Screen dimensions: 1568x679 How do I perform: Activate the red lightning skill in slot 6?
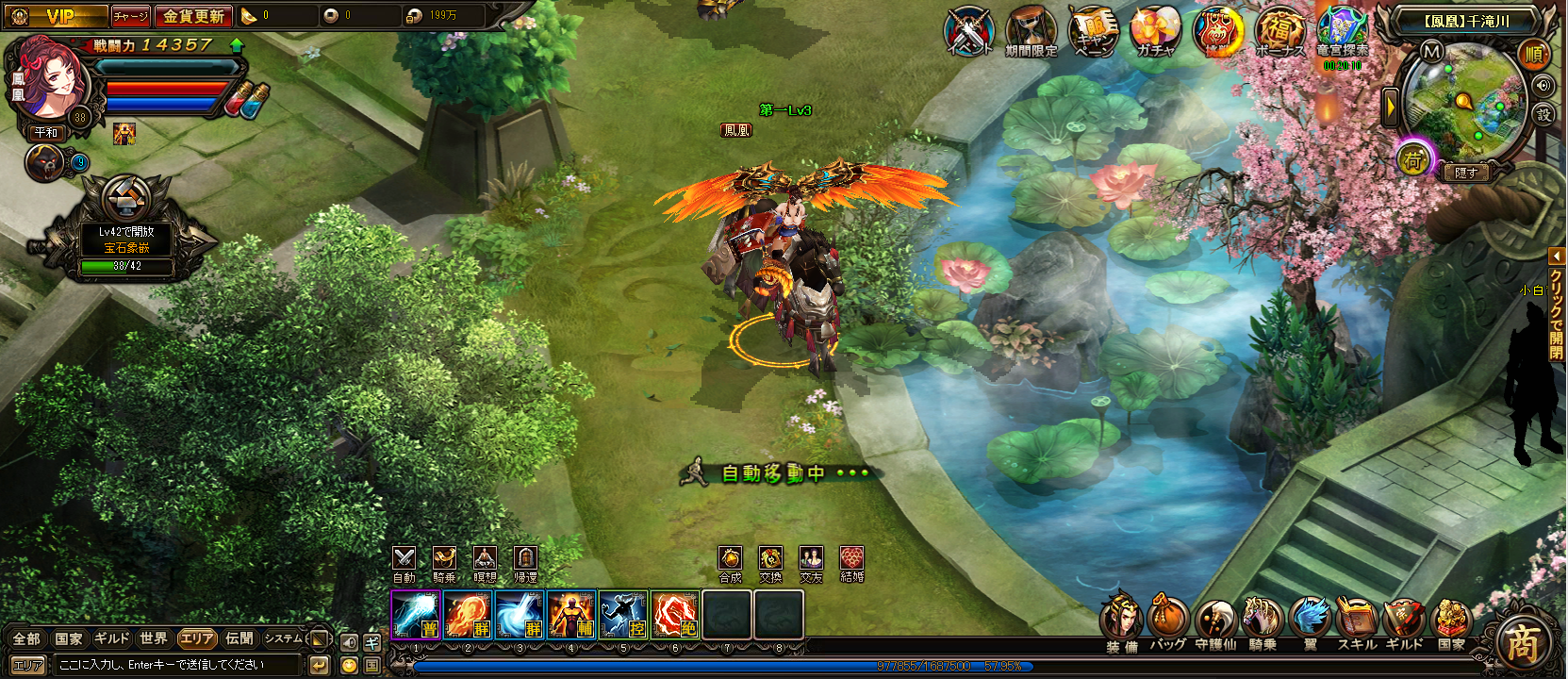[674, 615]
